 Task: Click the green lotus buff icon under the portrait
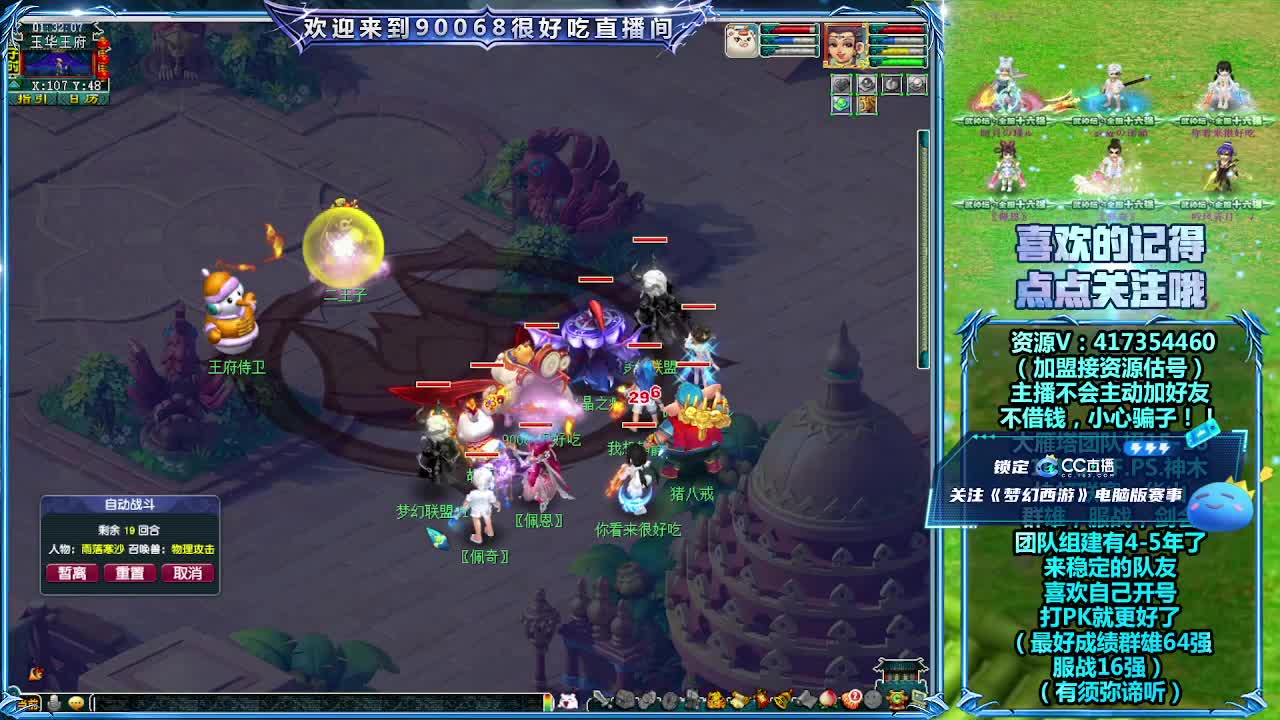point(840,104)
